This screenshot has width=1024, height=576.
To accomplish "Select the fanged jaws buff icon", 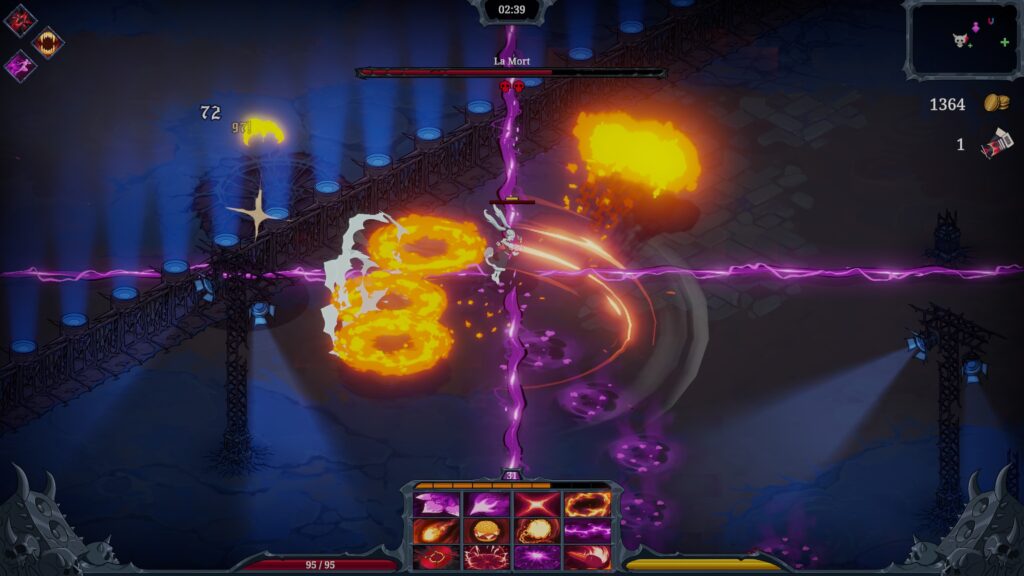I will [x=47, y=42].
